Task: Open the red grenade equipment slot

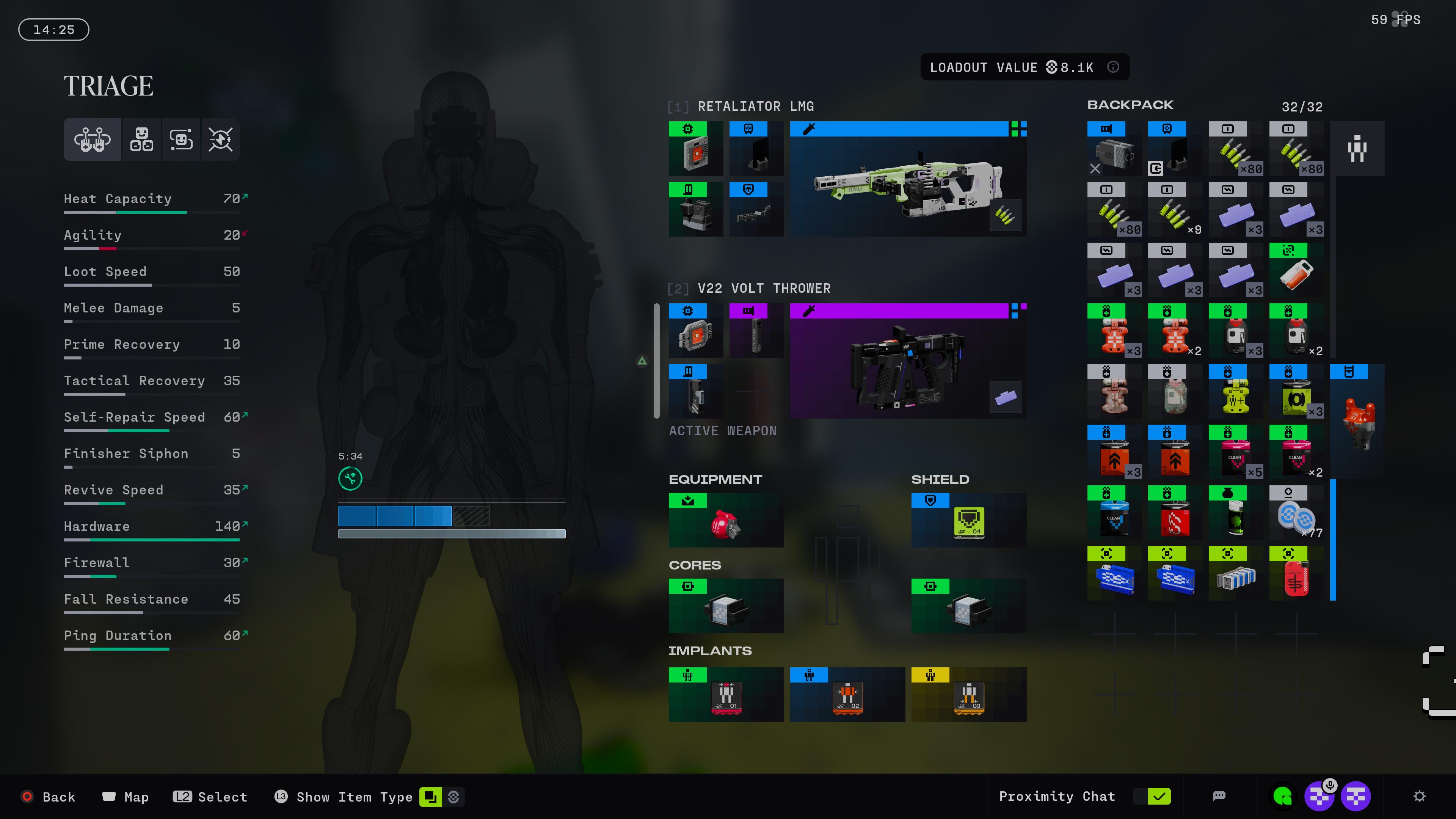Action: [x=726, y=520]
